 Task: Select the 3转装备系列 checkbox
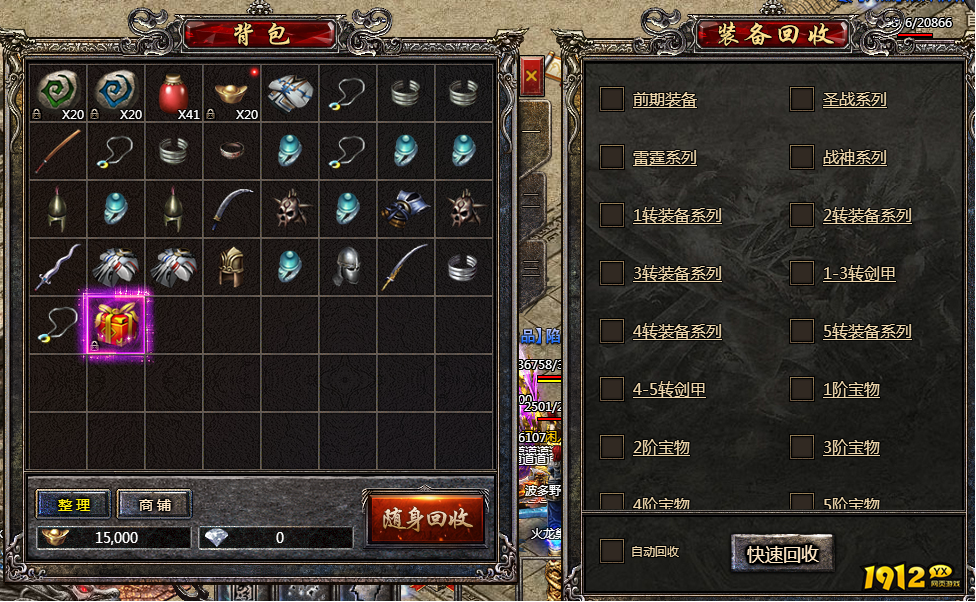(612, 273)
